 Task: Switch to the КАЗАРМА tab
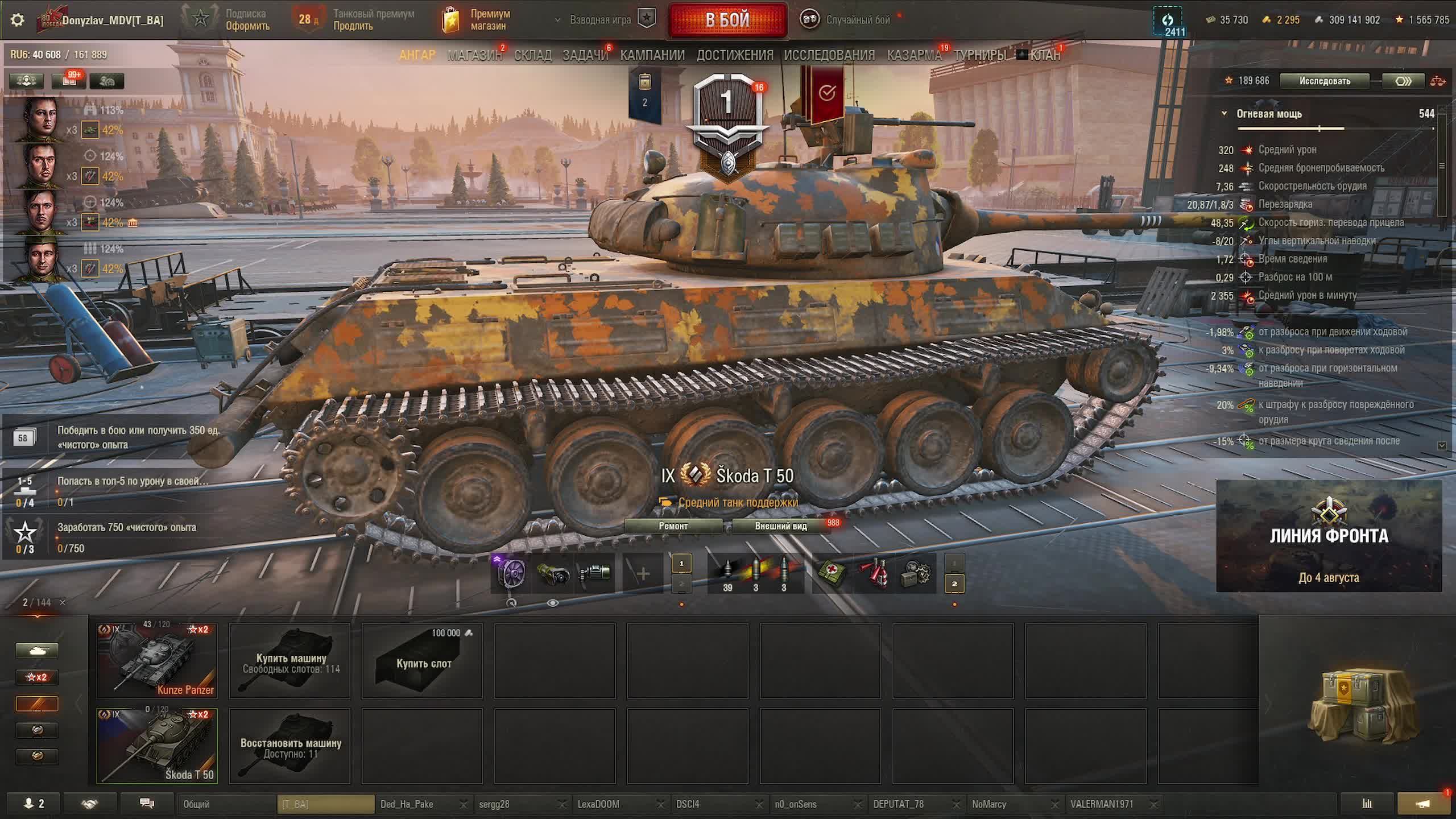coord(914,55)
